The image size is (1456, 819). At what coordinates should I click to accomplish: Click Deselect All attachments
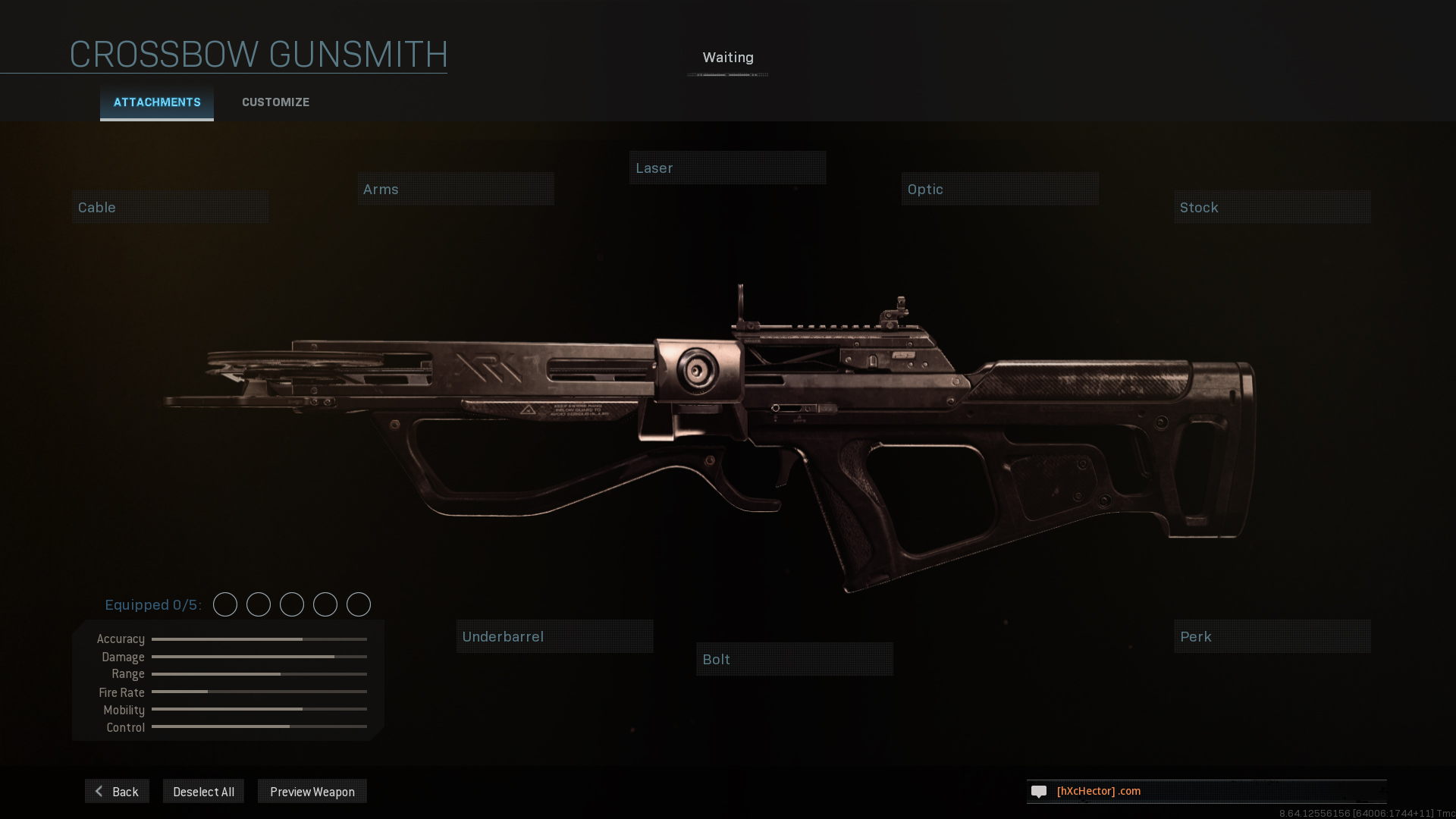(203, 791)
